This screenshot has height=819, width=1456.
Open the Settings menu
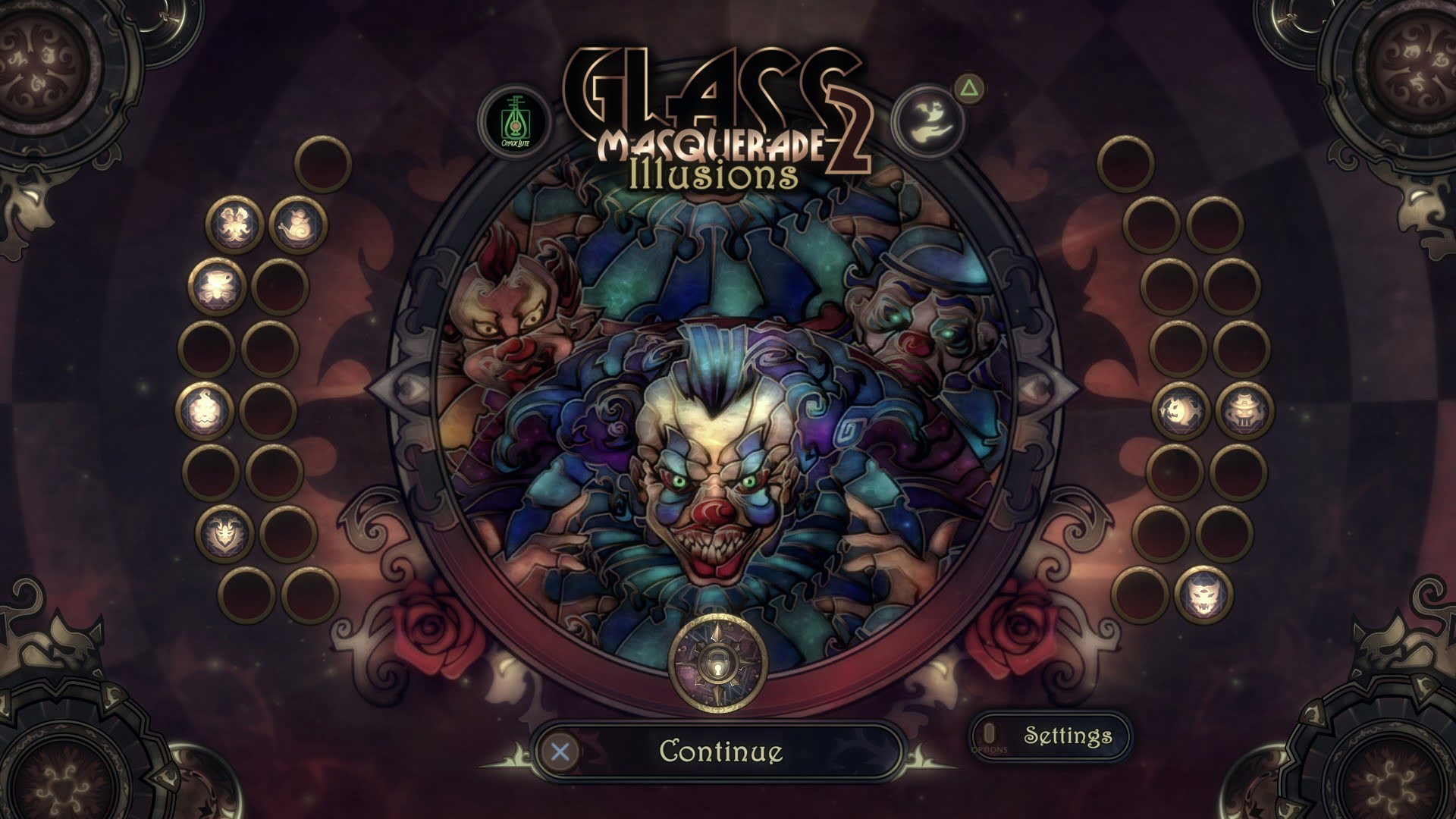1051,736
